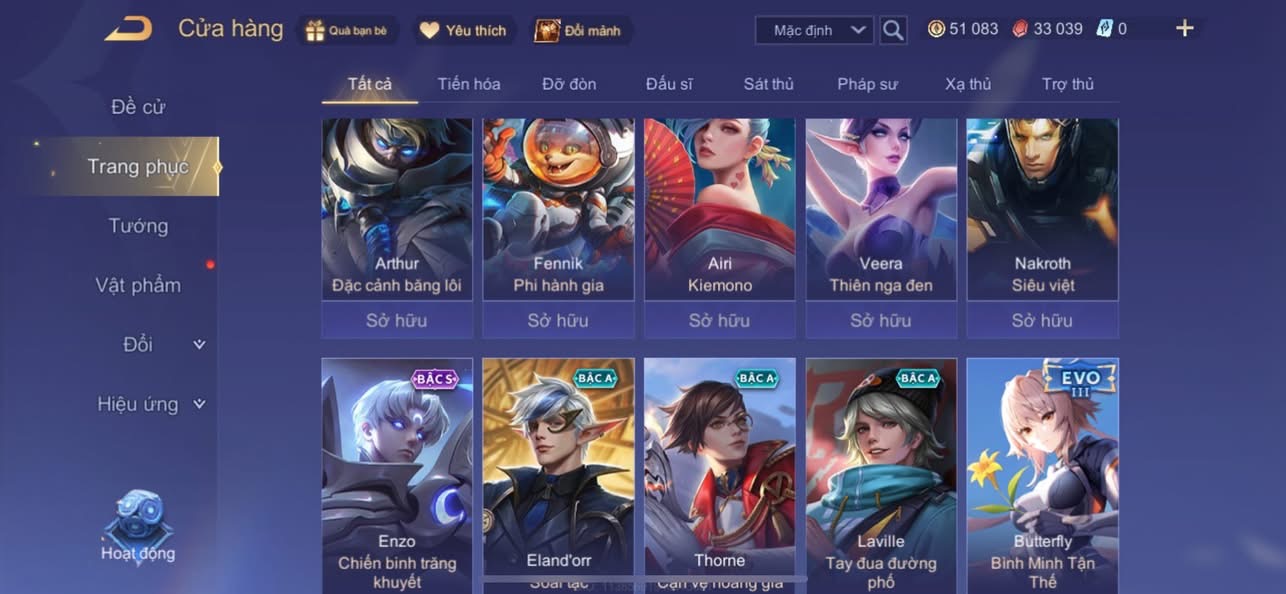
Task: Select the Đỡ đòn category tab
Action: [x=569, y=84]
